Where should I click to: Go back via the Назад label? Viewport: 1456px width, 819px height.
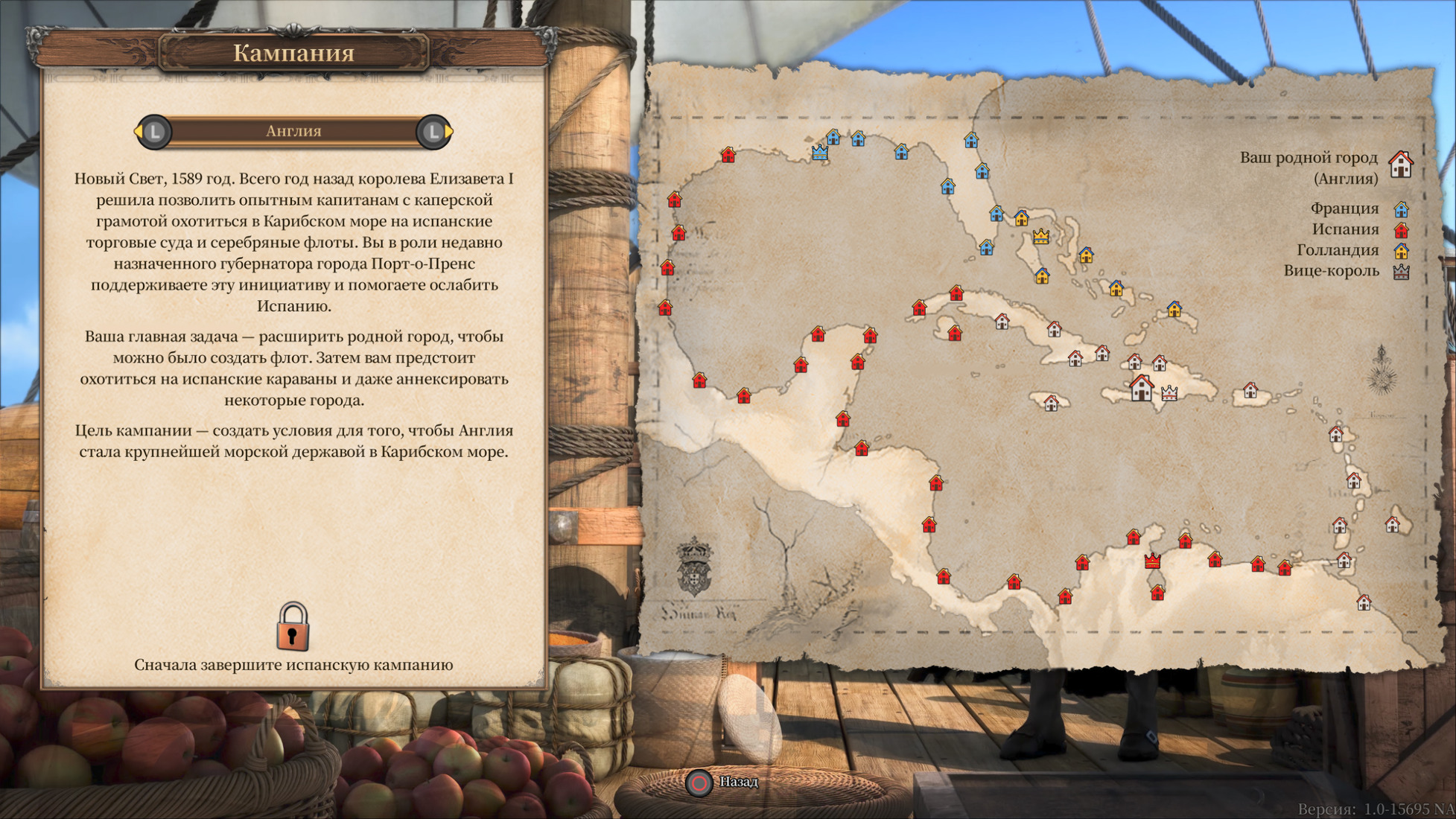[737, 782]
